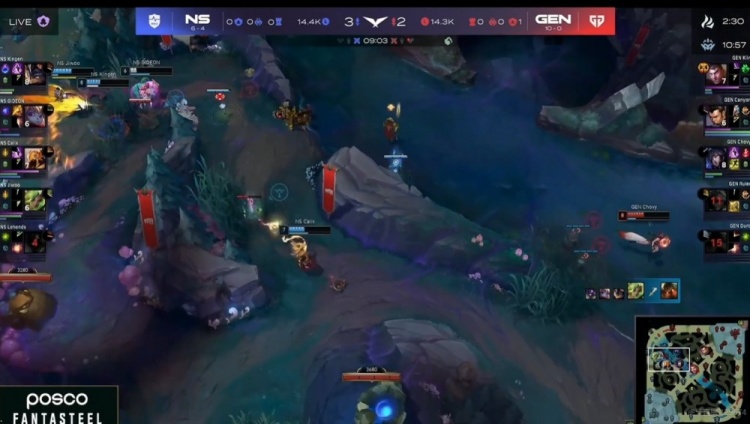Screen dimensions: 750x424
Task: Pick GEN Duro's champion portrait
Action: tap(716, 242)
